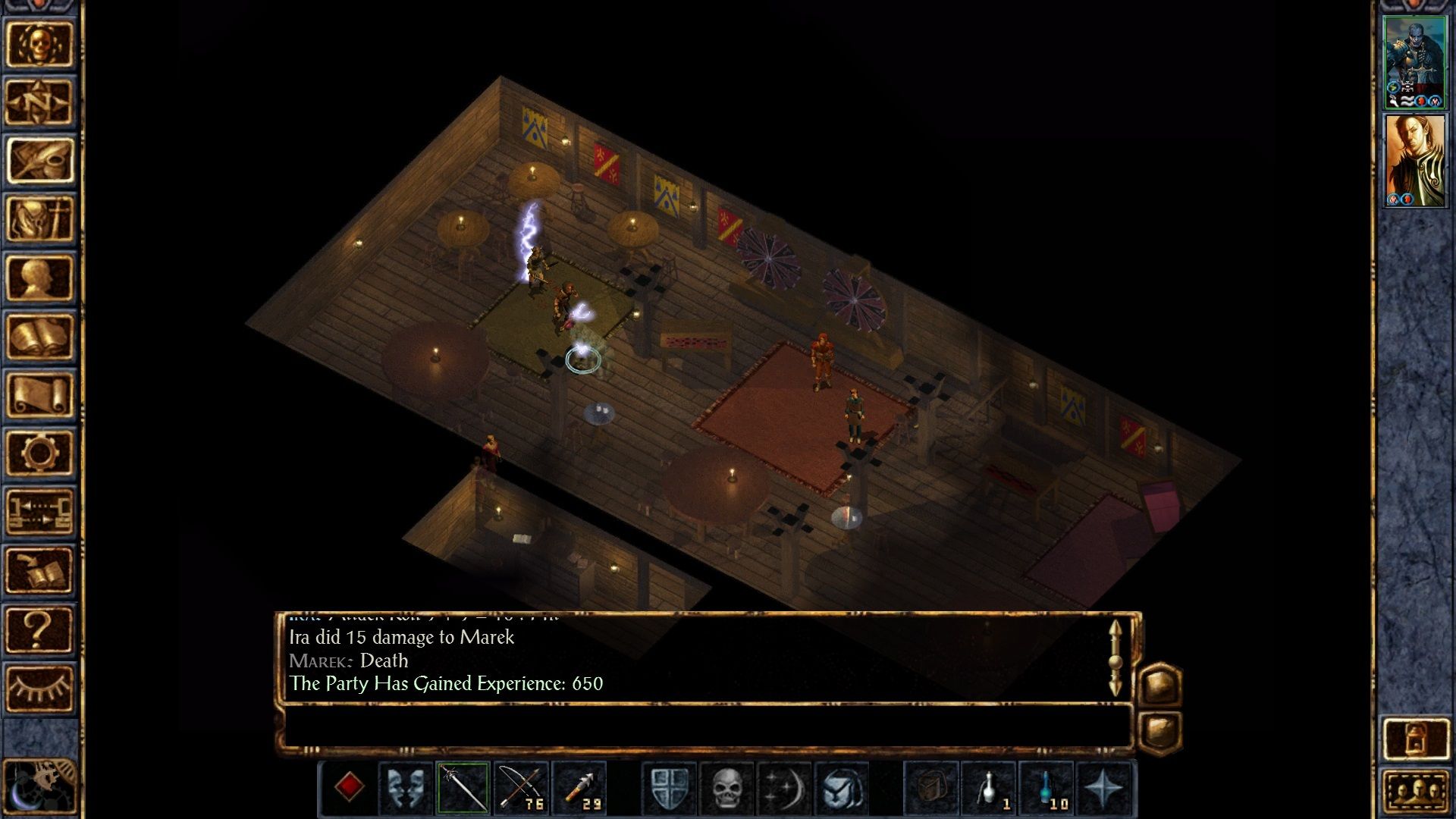Use the blue potion quick slot showing 10
This screenshot has height=819, width=1456.
(x=1046, y=789)
